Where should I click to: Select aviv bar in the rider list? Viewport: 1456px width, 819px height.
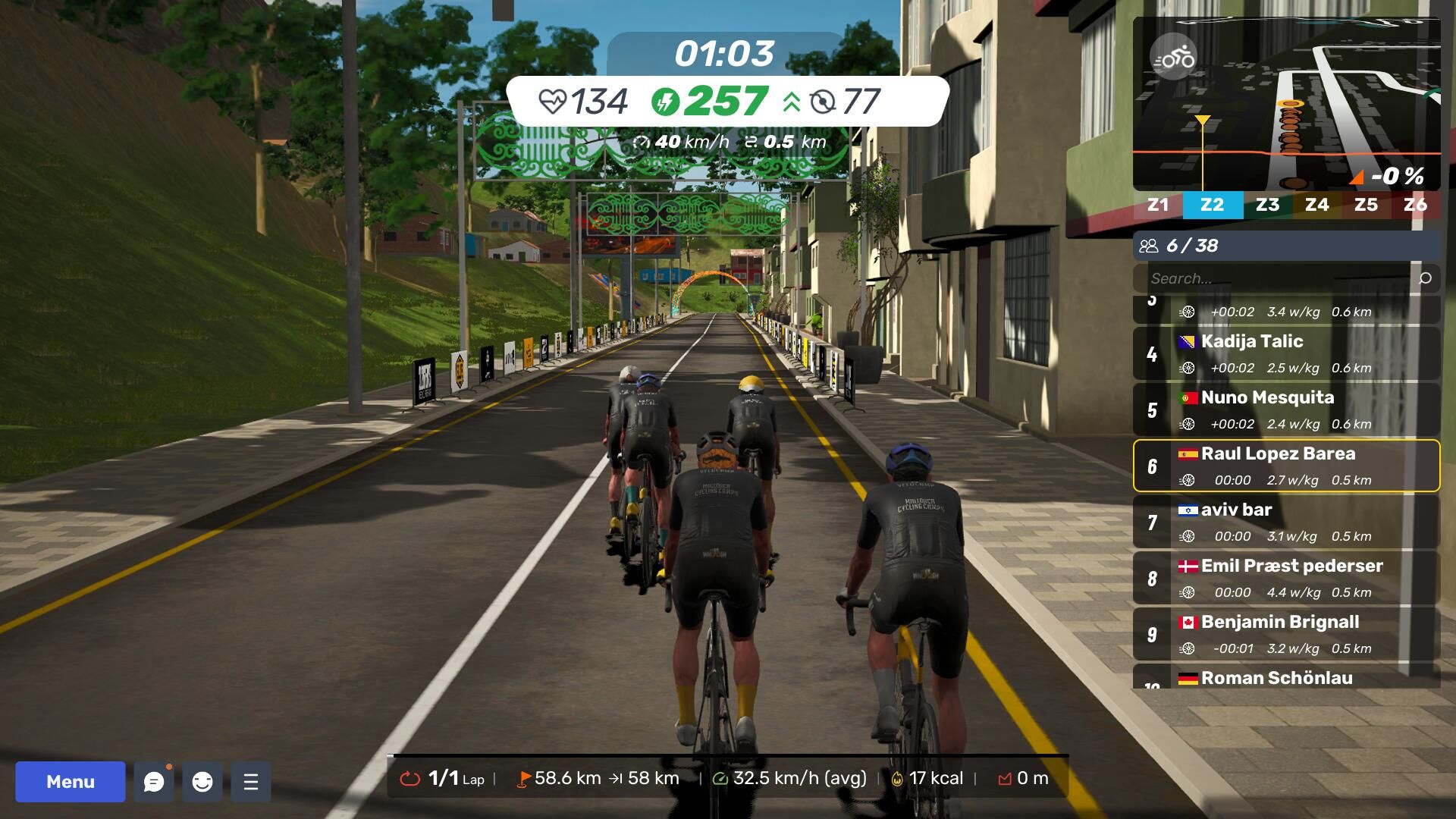1286,522
